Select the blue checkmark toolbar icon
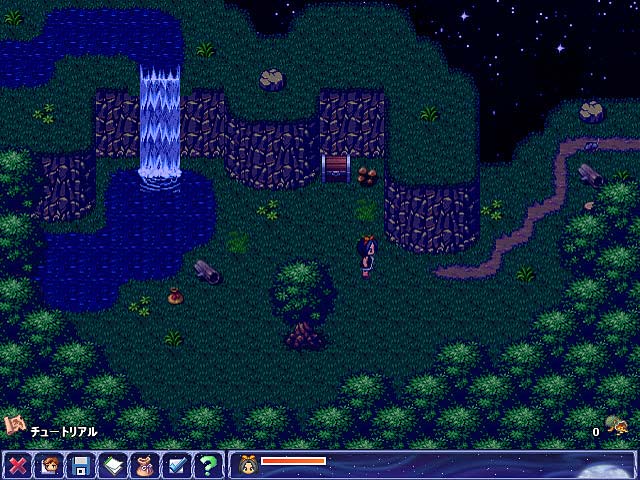Screen dimensions: 640x480 pos(177,465)
